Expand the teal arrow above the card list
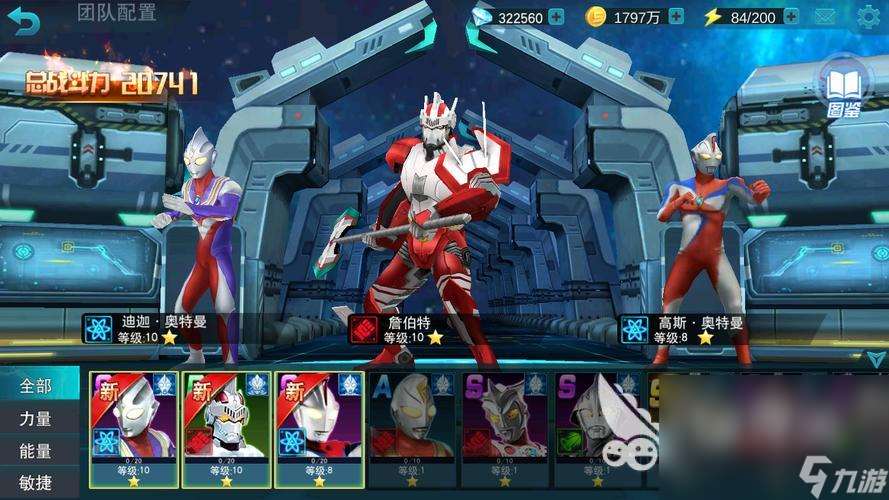The image size is (889, 500). 876,358
